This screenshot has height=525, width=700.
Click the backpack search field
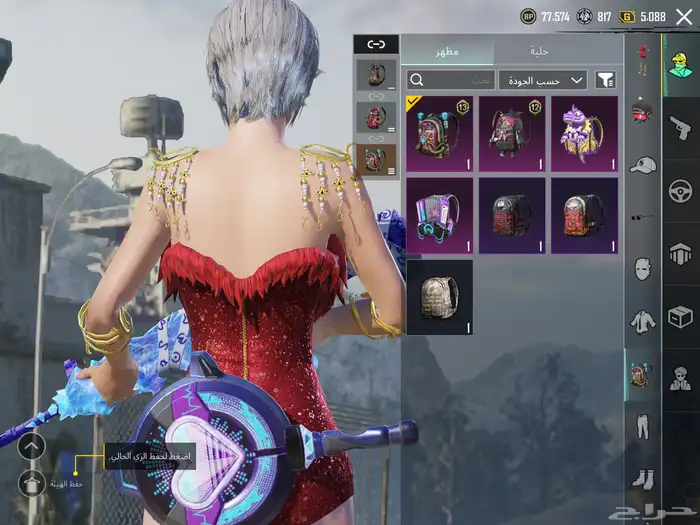tap(451, 80)
